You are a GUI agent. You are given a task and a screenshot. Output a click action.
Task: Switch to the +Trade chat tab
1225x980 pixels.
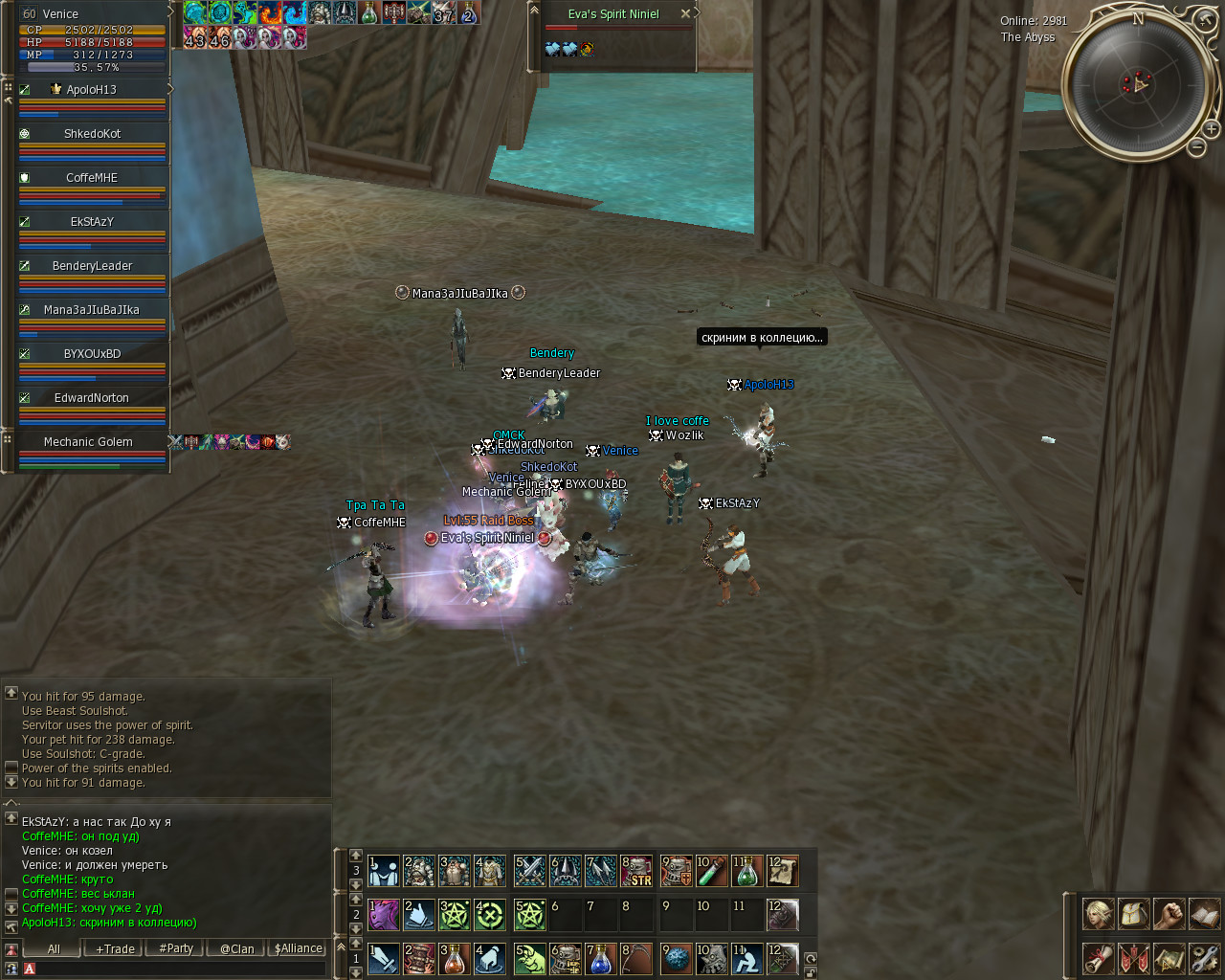click(x=115, y=949)
